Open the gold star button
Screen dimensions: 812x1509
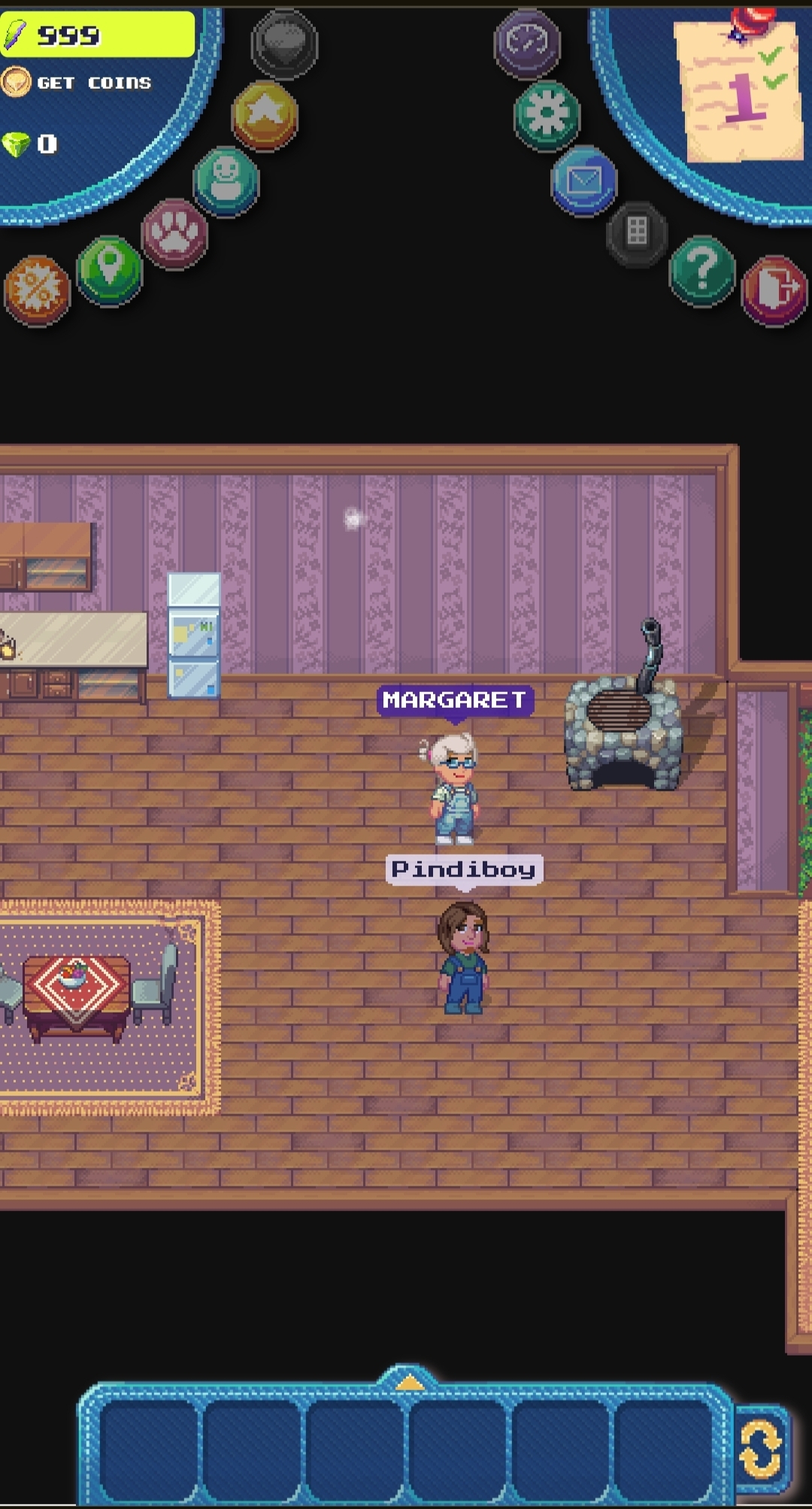click(265, 114)
